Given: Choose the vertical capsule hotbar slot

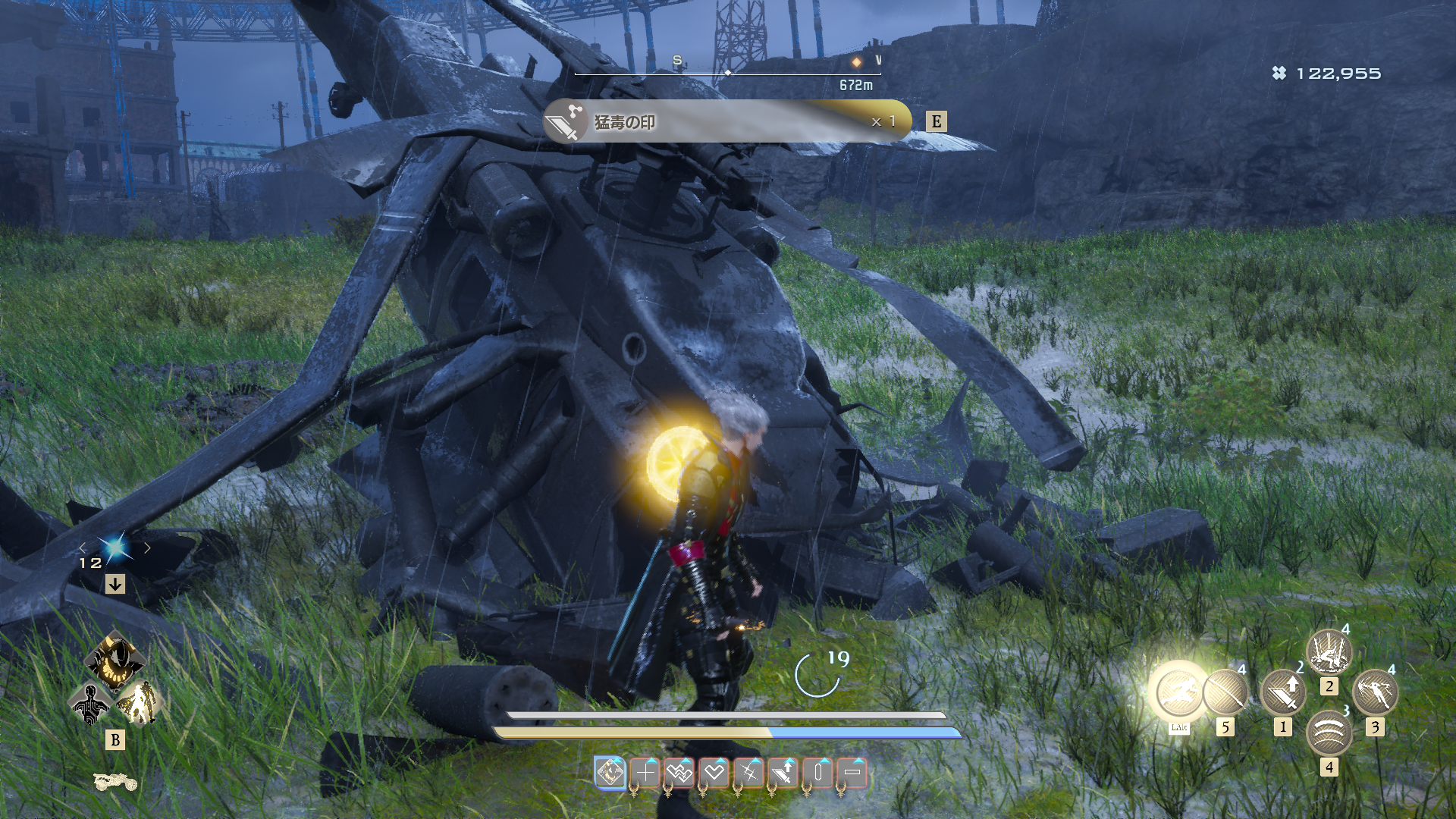Looking at the screenshot, I should [x=818, y=773].
